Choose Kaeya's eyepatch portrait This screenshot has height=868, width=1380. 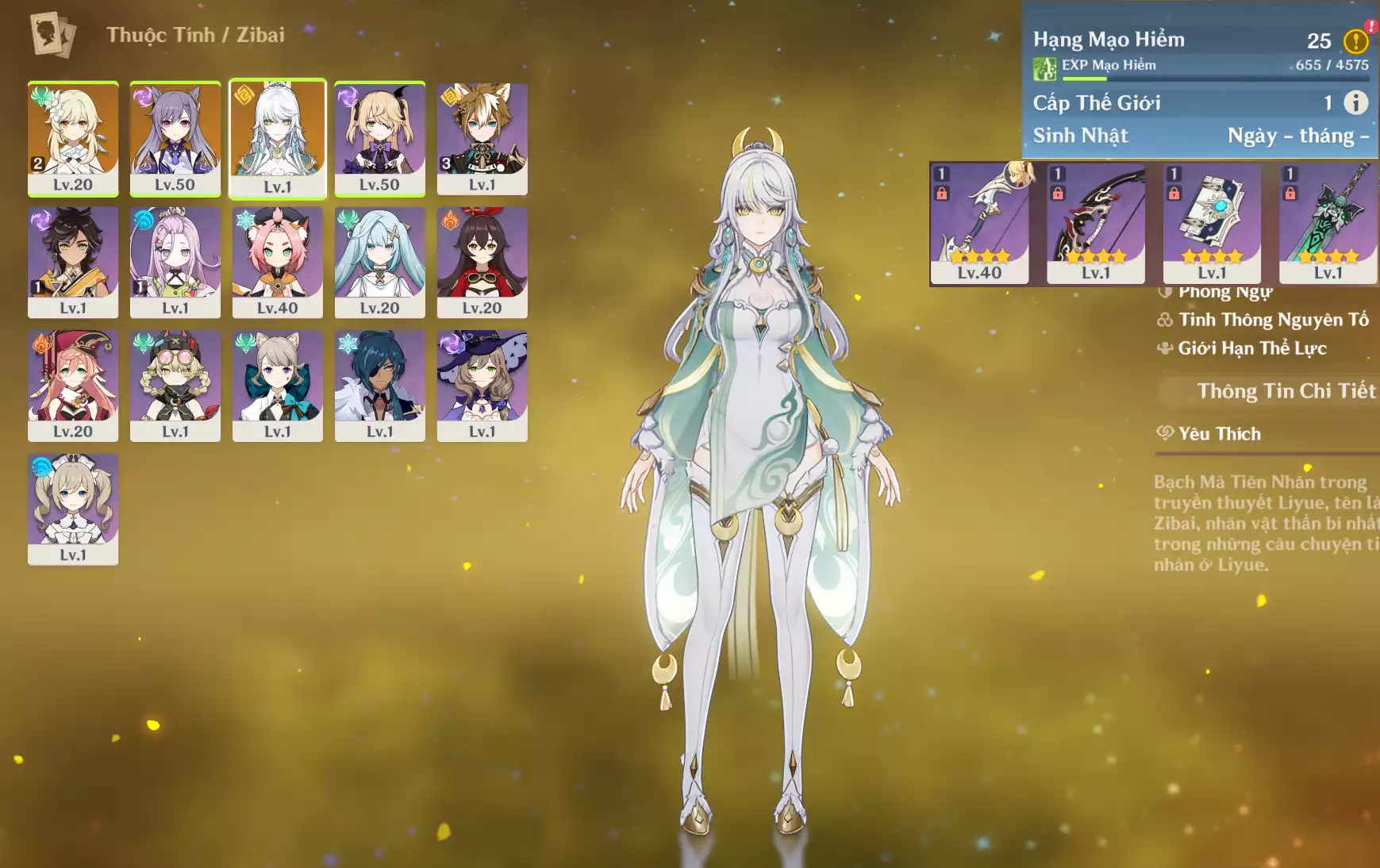[379, 386]
